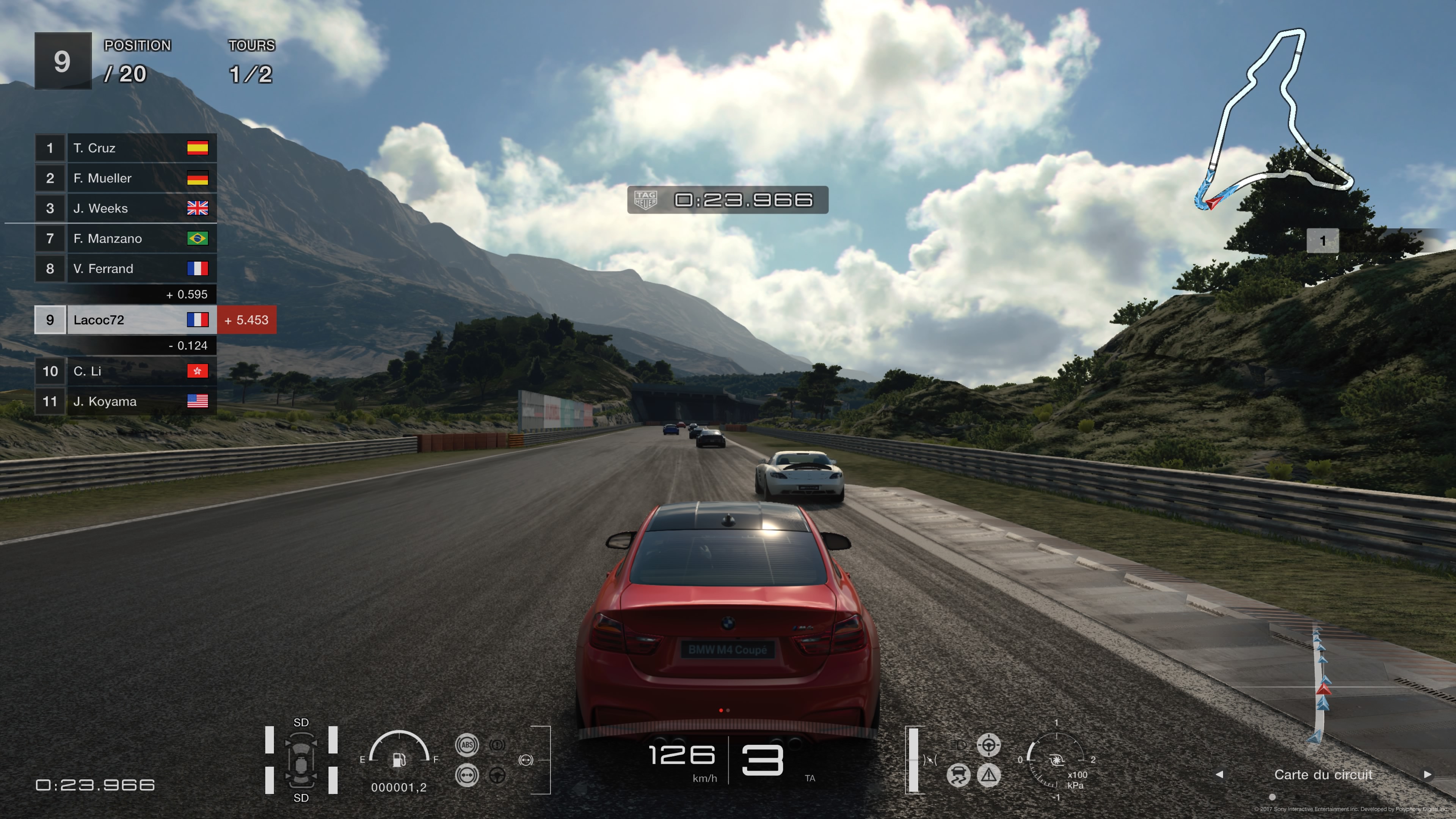Toggle the ABS indicator icon
1456x819 pixels.
(467, 745)
